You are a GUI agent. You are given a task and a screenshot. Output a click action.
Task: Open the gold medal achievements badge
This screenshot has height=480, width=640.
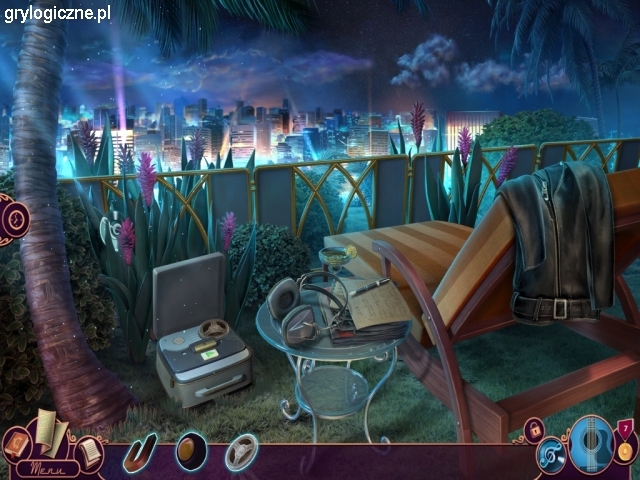click(625, 448)
